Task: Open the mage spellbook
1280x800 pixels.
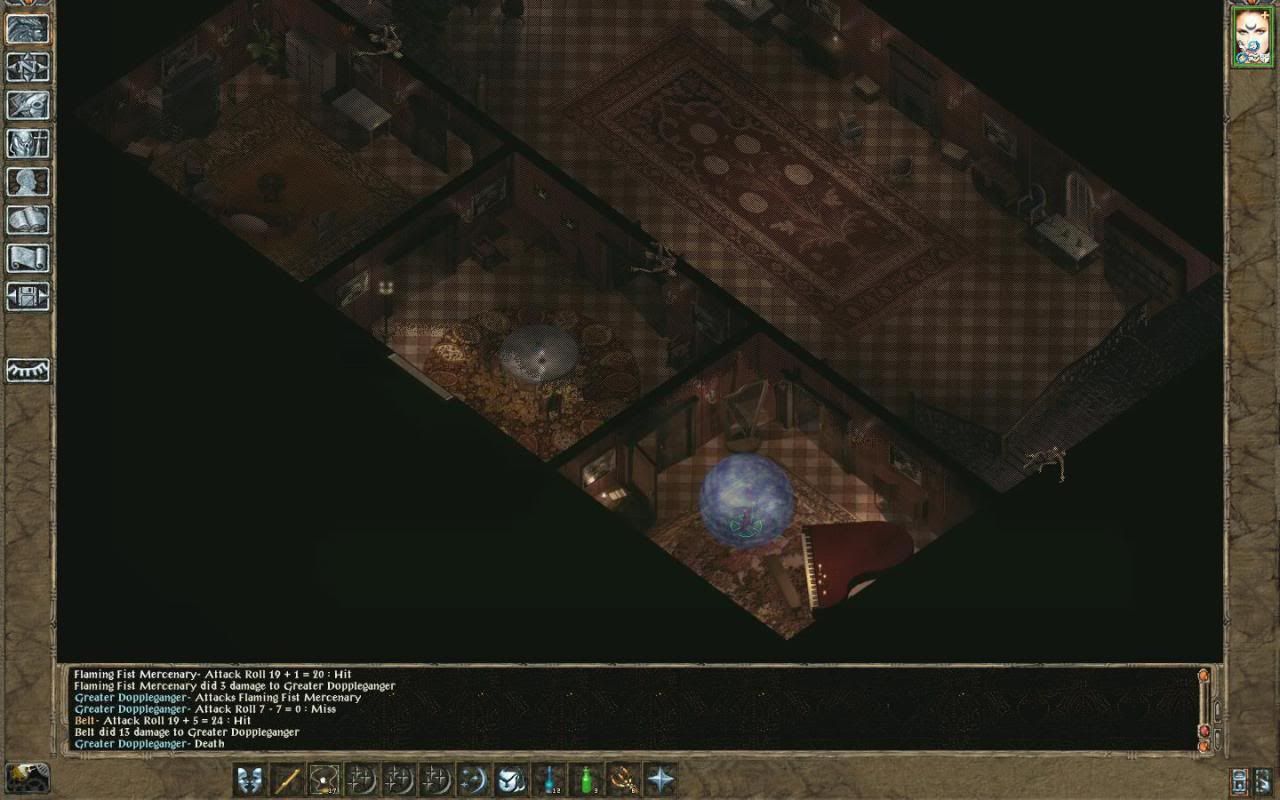Action: tap(28, 220)
